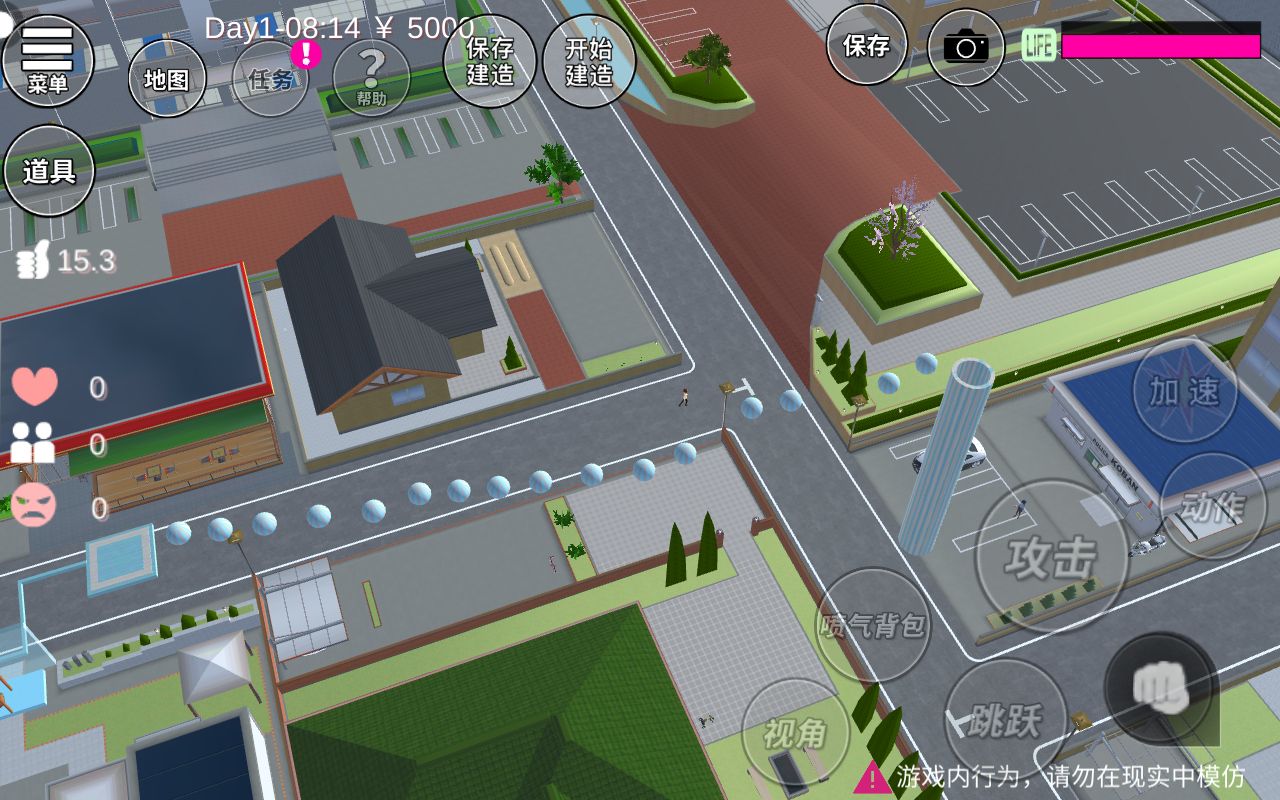
Task: Tap the 跳跃 jump button
Action: click(x=1005, y=719)
